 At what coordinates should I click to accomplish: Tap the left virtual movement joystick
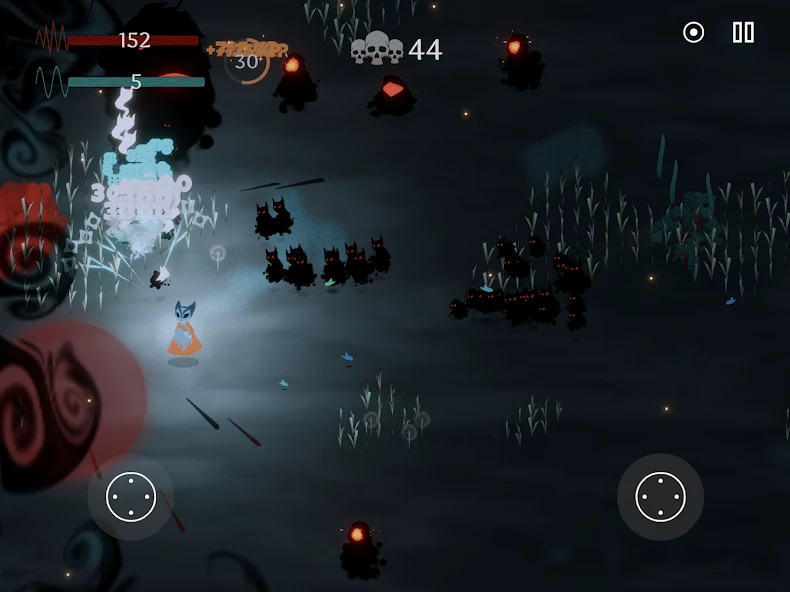[x=131, y=497]
